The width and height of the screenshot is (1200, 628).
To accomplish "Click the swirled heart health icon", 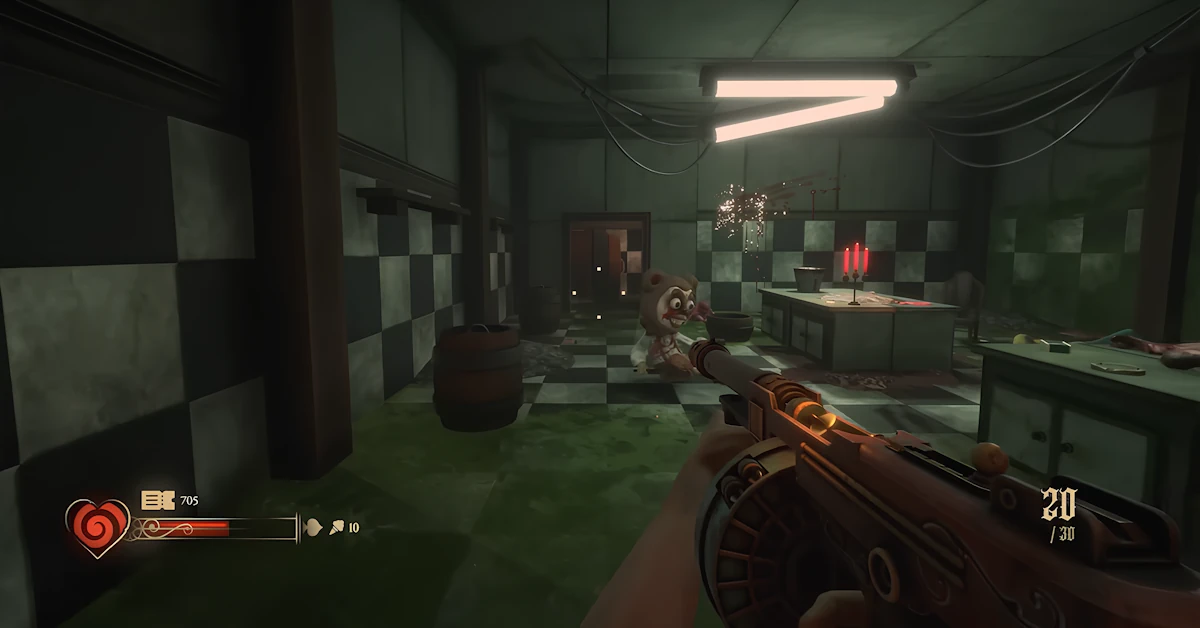I will [x=98, y=527].
